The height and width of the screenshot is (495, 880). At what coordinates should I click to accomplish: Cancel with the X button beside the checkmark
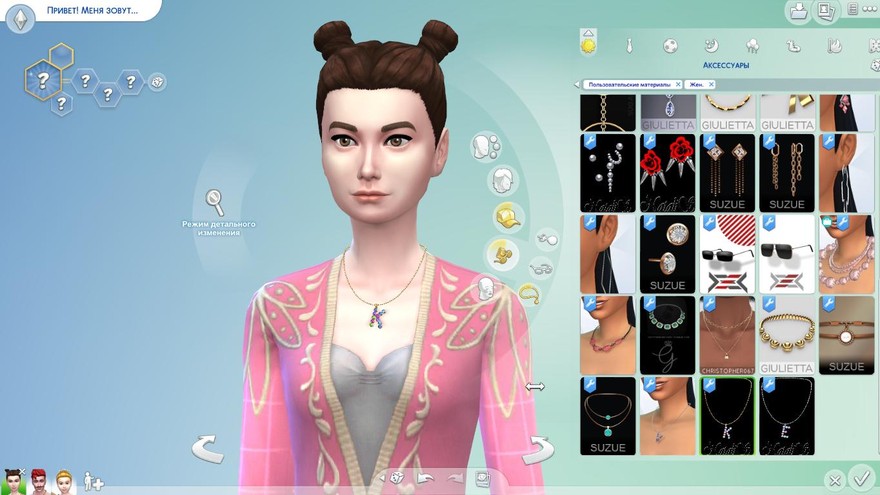(x=835, y=481)
